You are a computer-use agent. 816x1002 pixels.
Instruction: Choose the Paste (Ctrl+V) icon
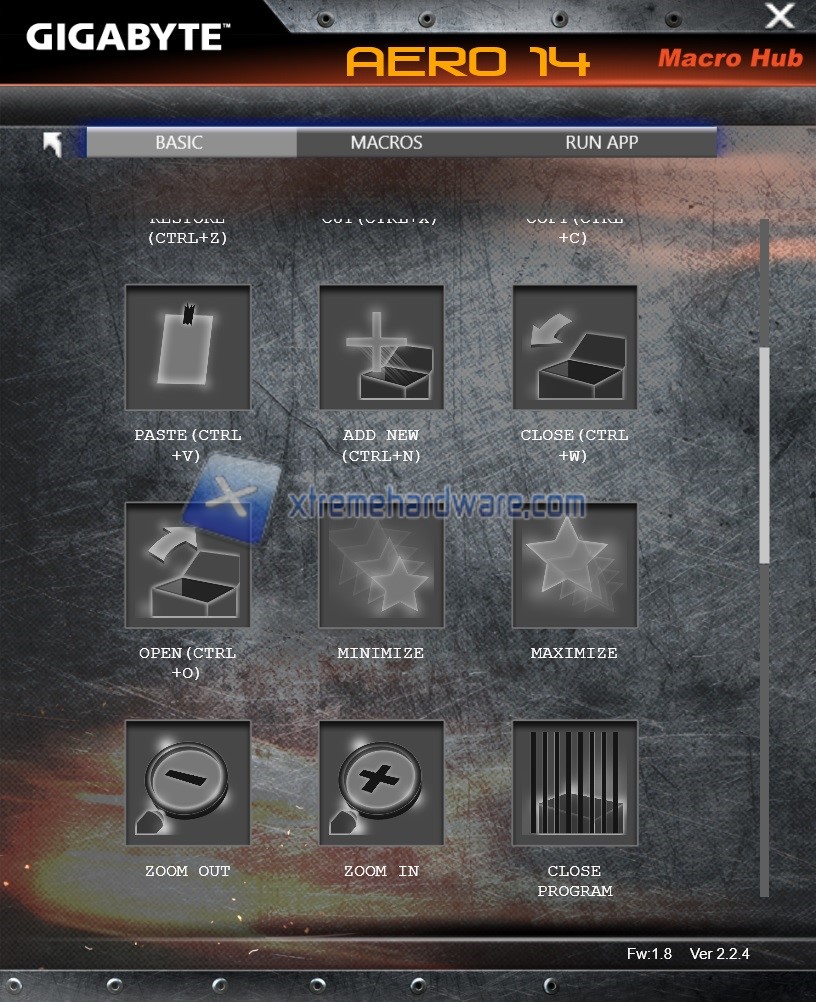coord(187,347)
